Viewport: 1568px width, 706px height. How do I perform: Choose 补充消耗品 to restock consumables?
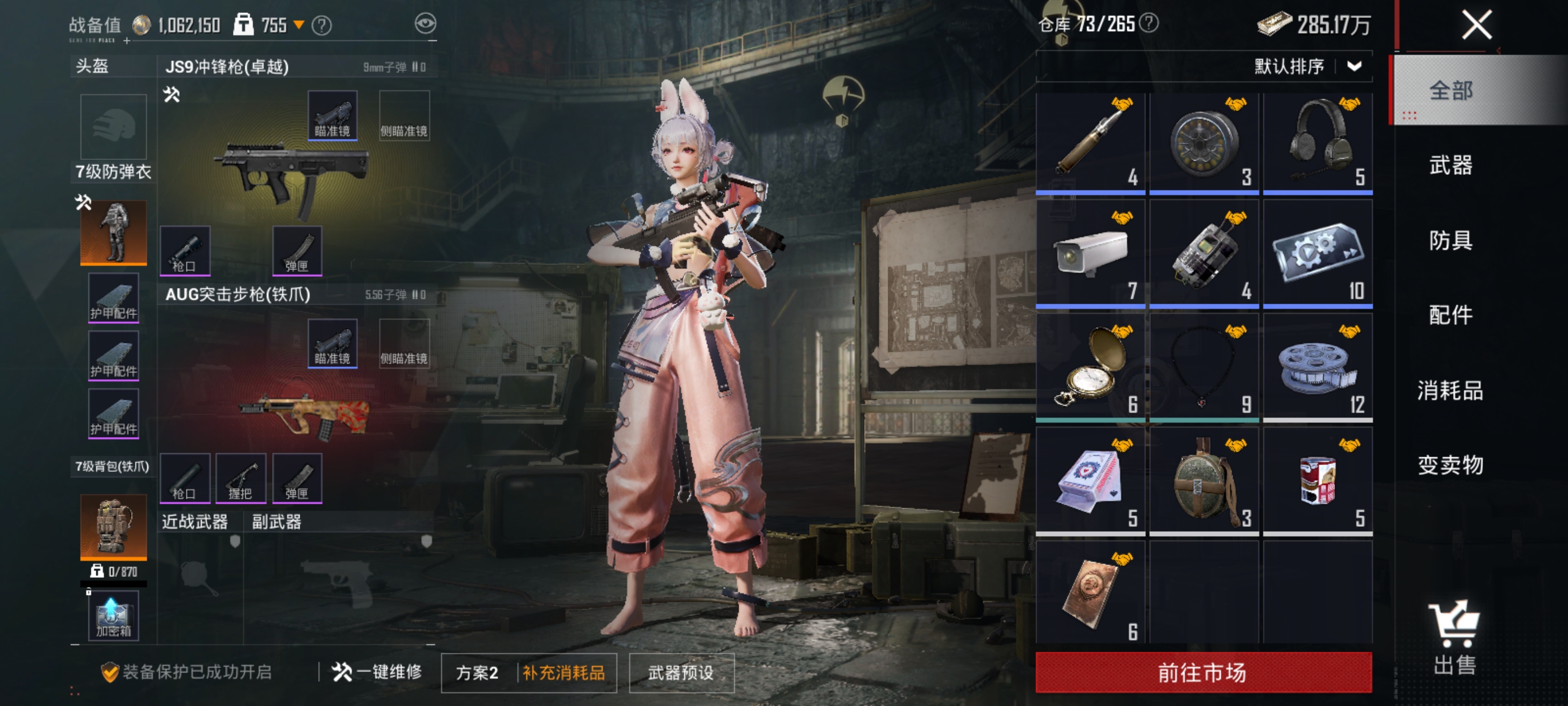pos(564,672)
